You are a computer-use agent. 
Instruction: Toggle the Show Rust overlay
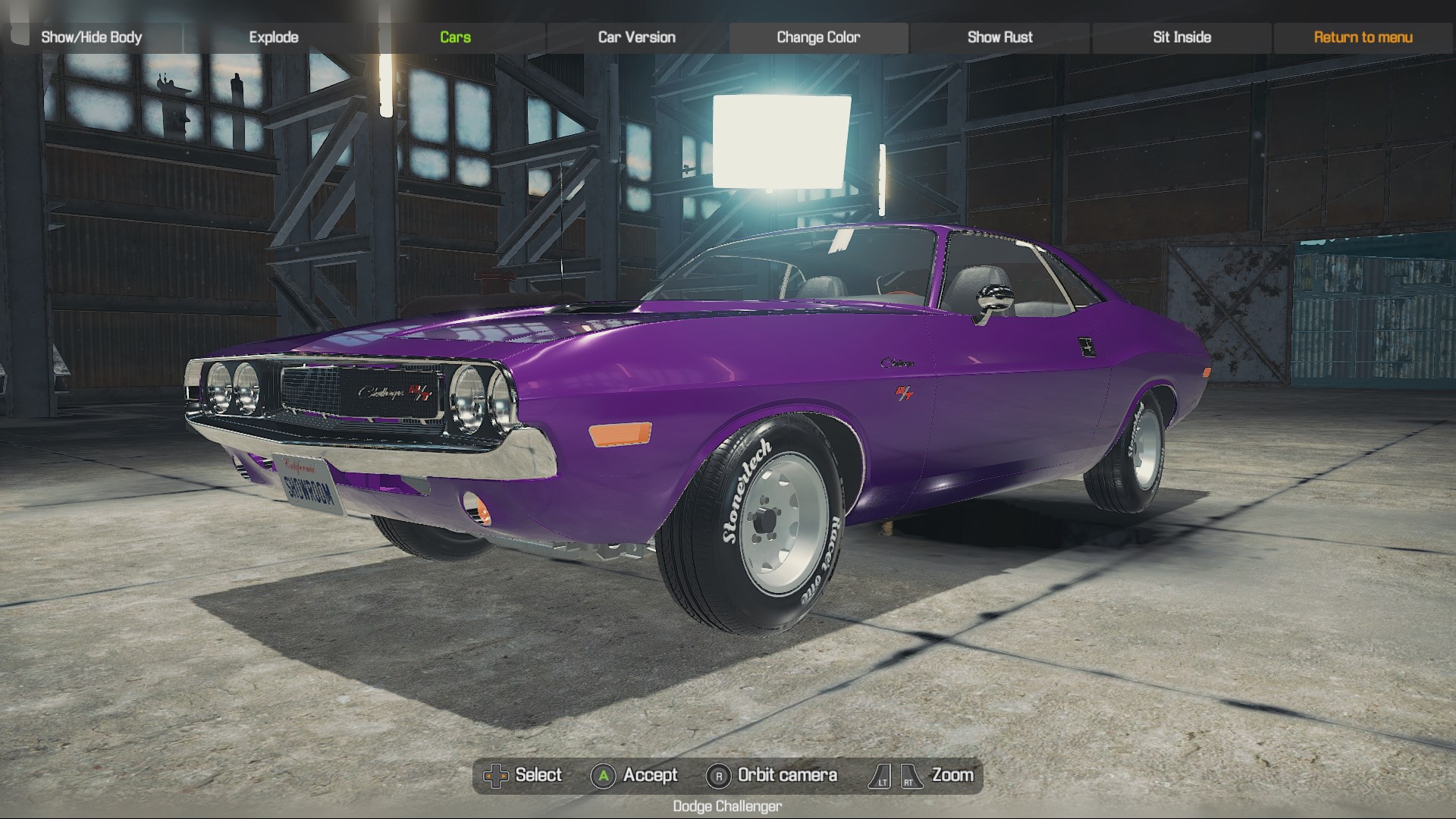point(999,36)
